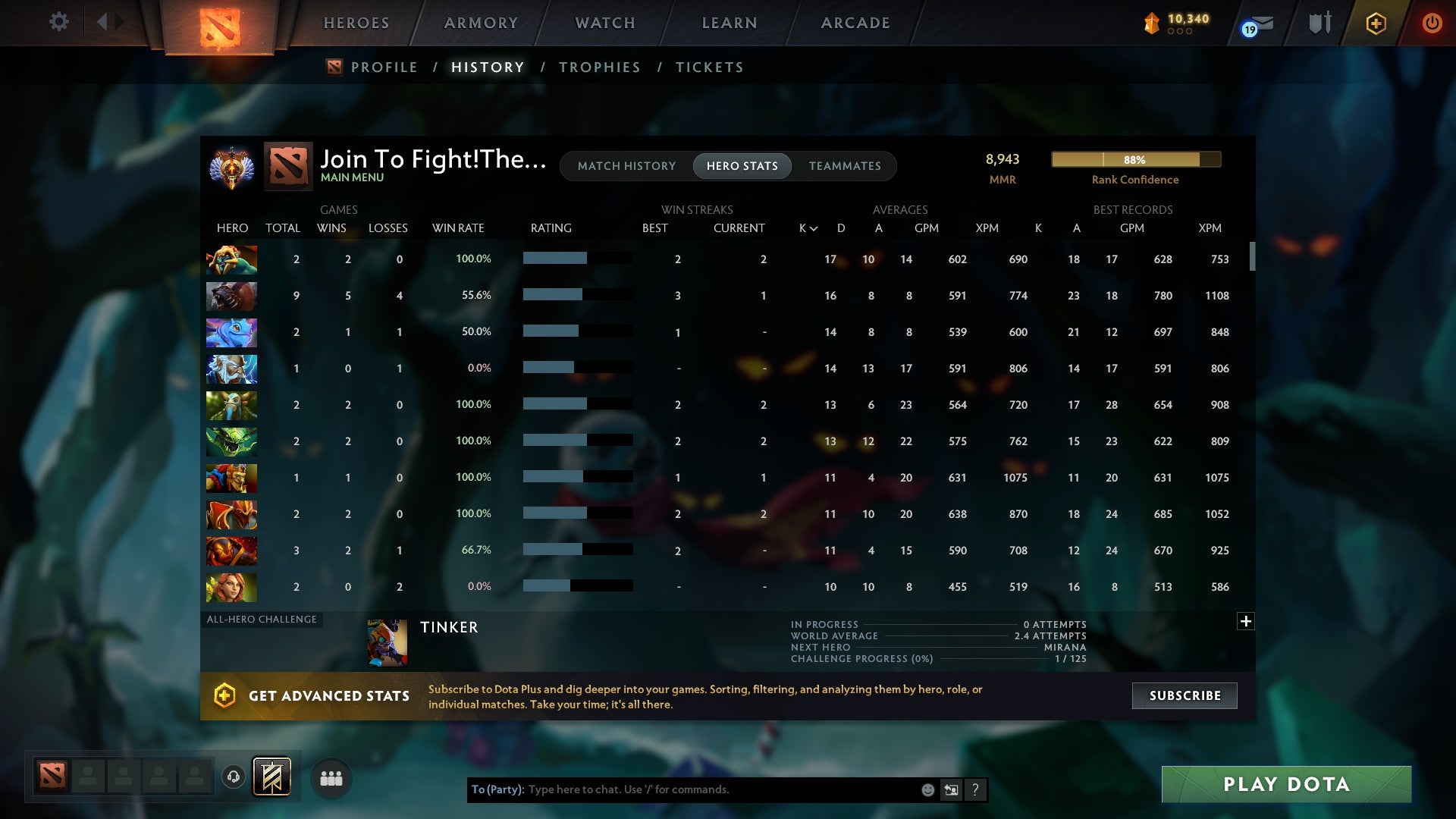Open the voice chat headset settings
1456x819 pixels.
(233, 777)
